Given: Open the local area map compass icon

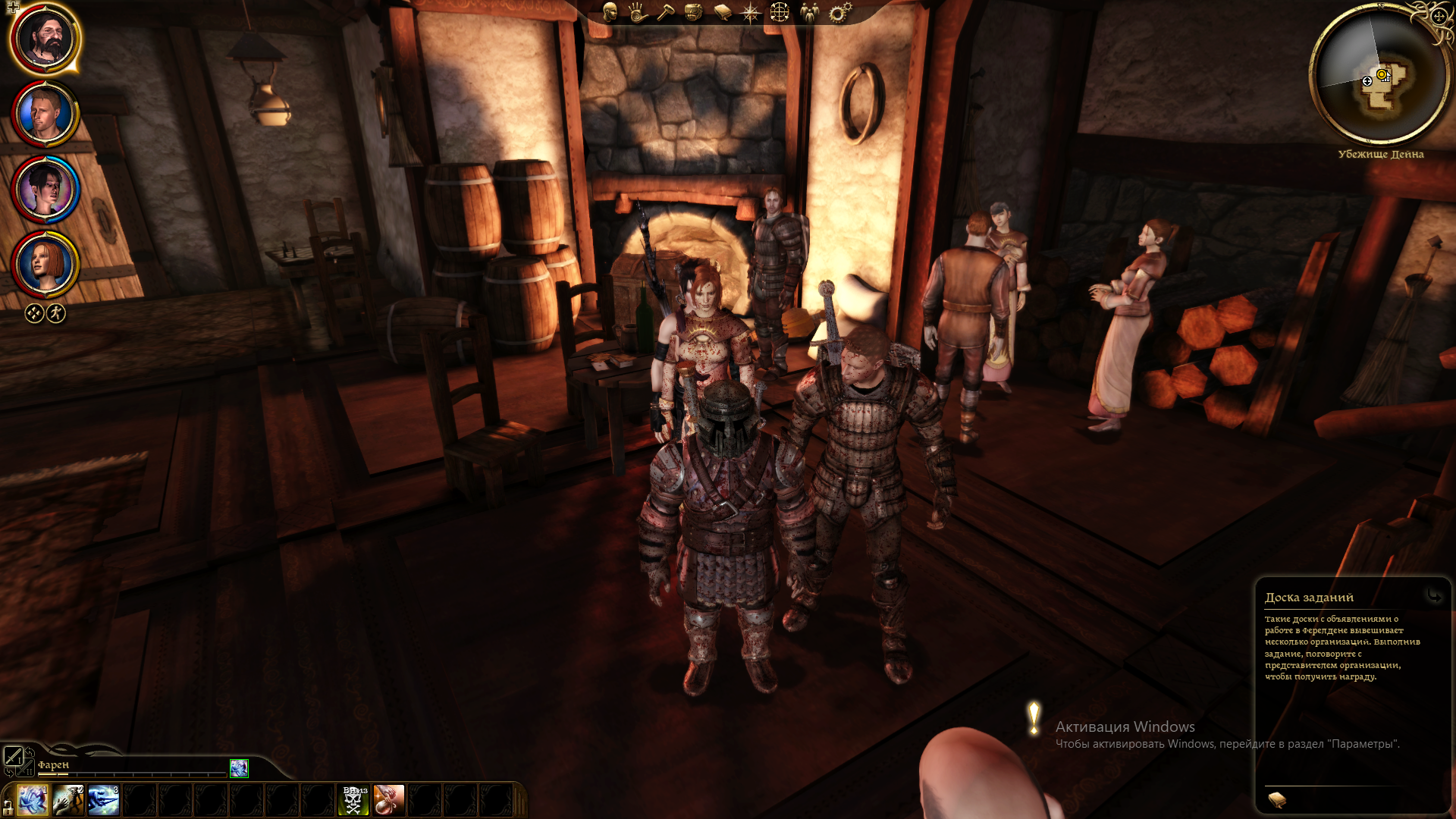Looking at the screenshot, I should pos(751,13).
